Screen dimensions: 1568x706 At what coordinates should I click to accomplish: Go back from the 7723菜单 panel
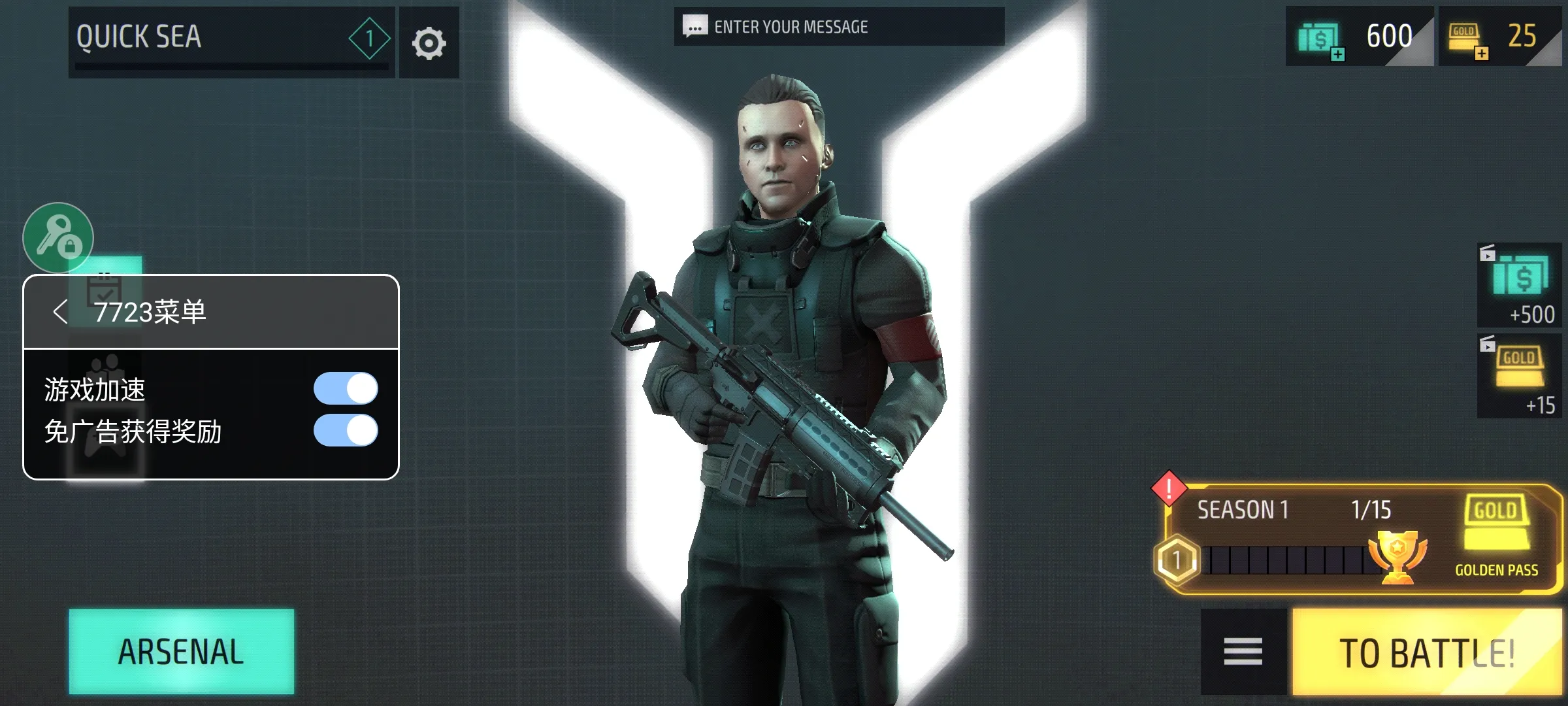pyautogui.click(x=60, y=312)
